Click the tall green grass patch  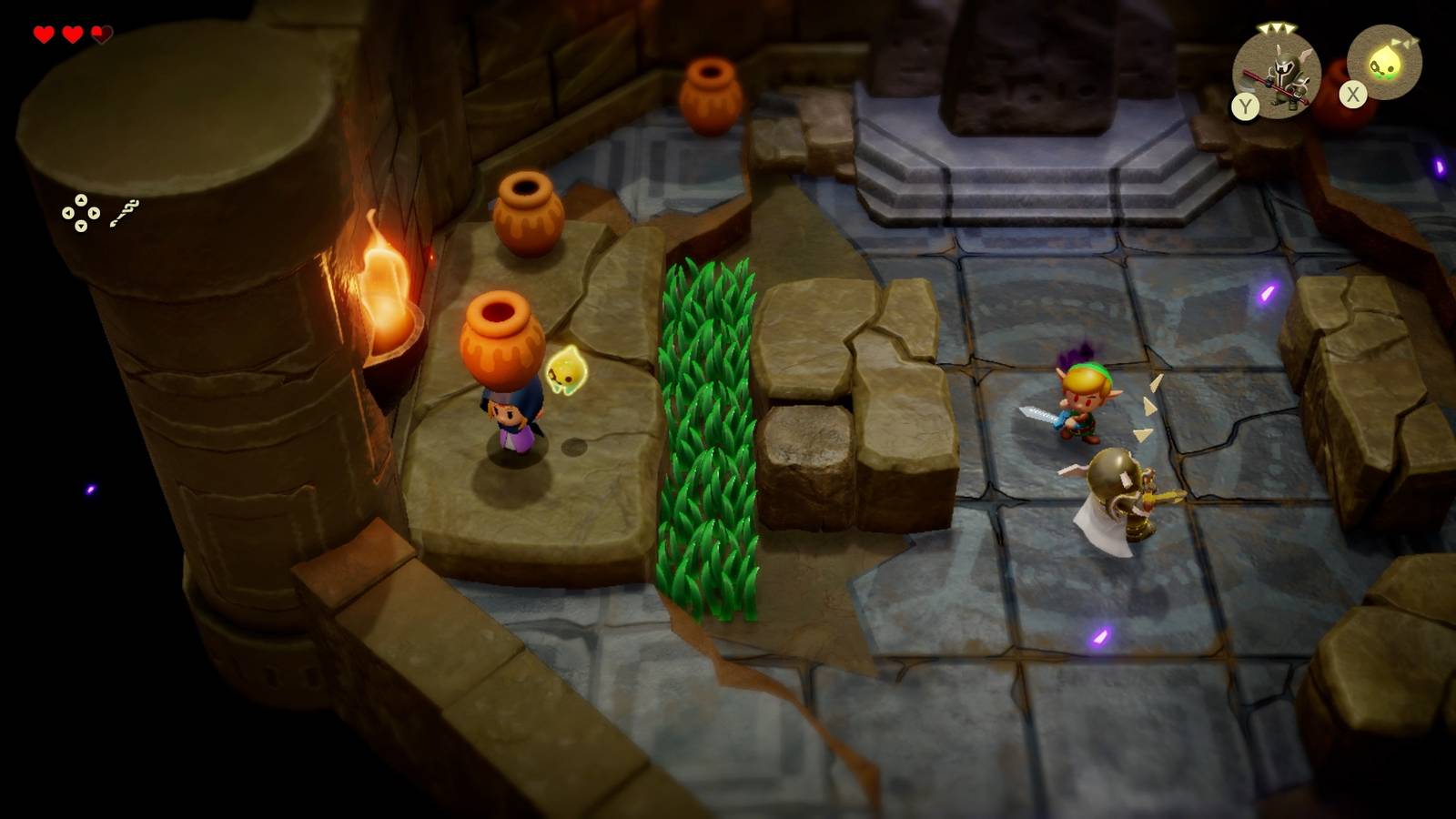(705, 428)
